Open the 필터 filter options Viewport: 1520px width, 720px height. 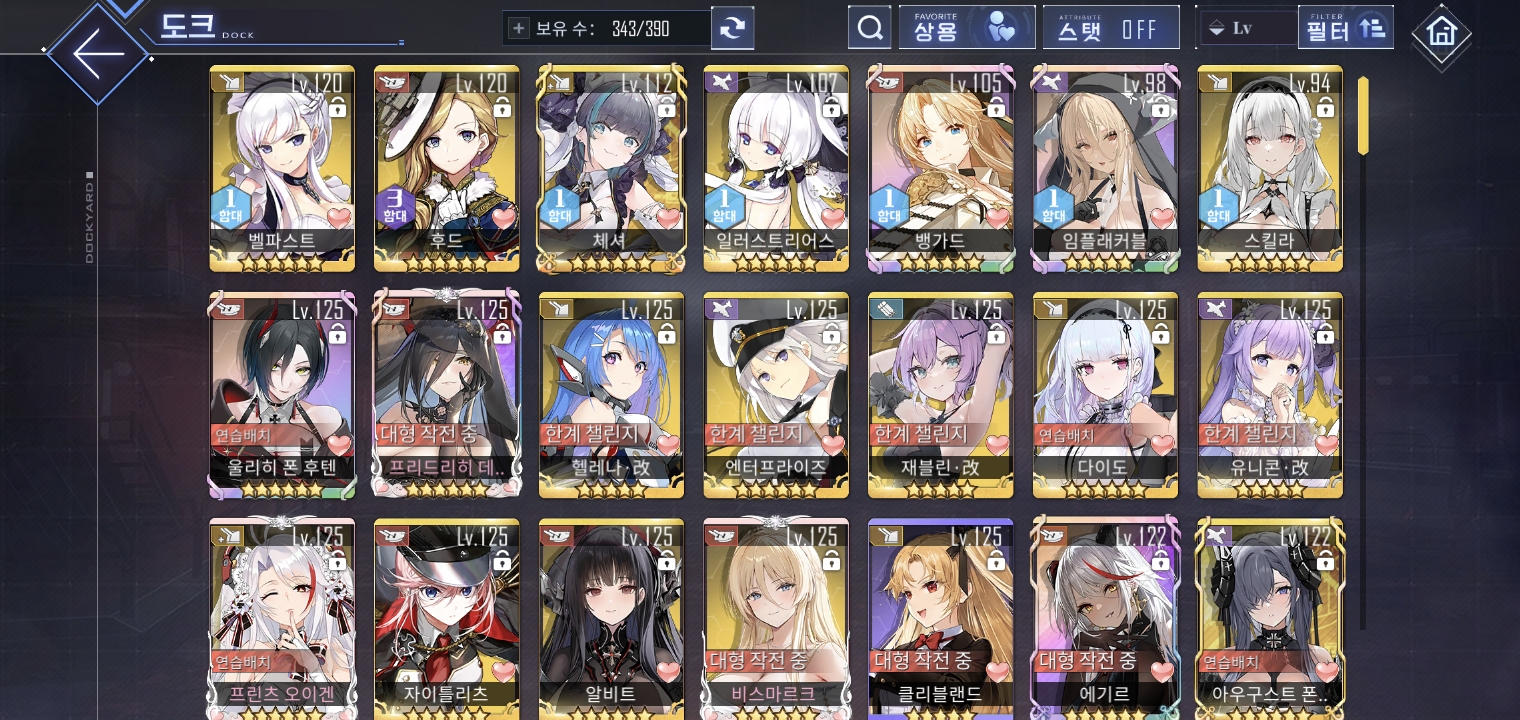coord(1345,28)
